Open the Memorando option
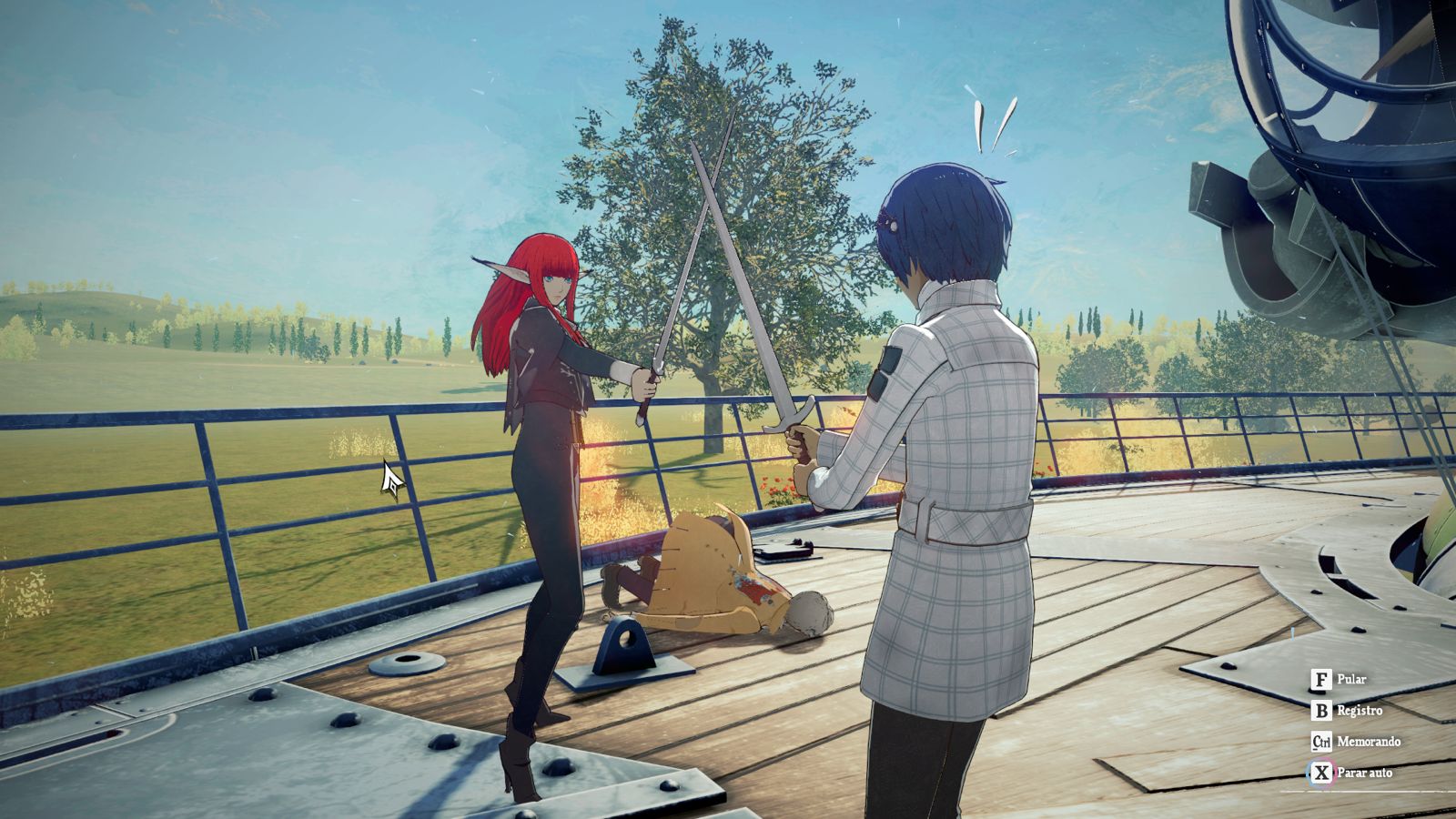 (1354, 742)
